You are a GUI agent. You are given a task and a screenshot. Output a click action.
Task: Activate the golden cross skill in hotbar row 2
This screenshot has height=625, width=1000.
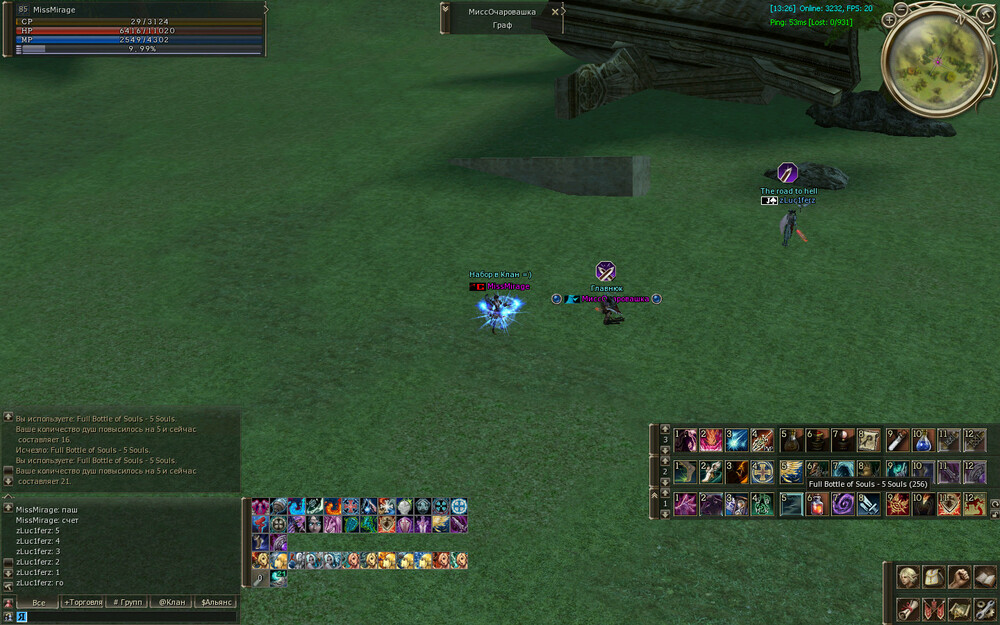coord(763,472)
